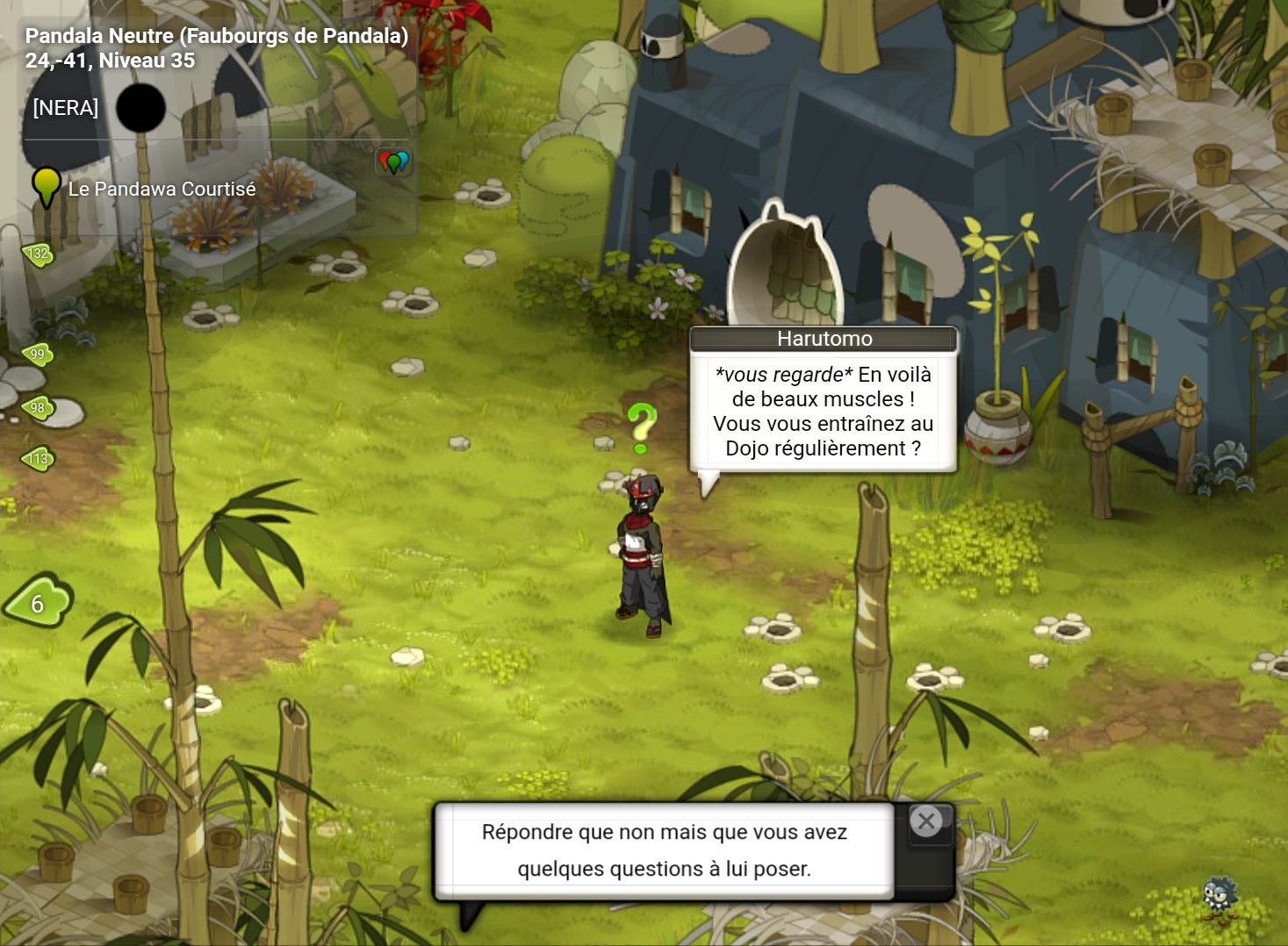The height and width of the screenshot is (946, 1288).
Task: Click the [NERA] guild emblem
Action: 140,108
